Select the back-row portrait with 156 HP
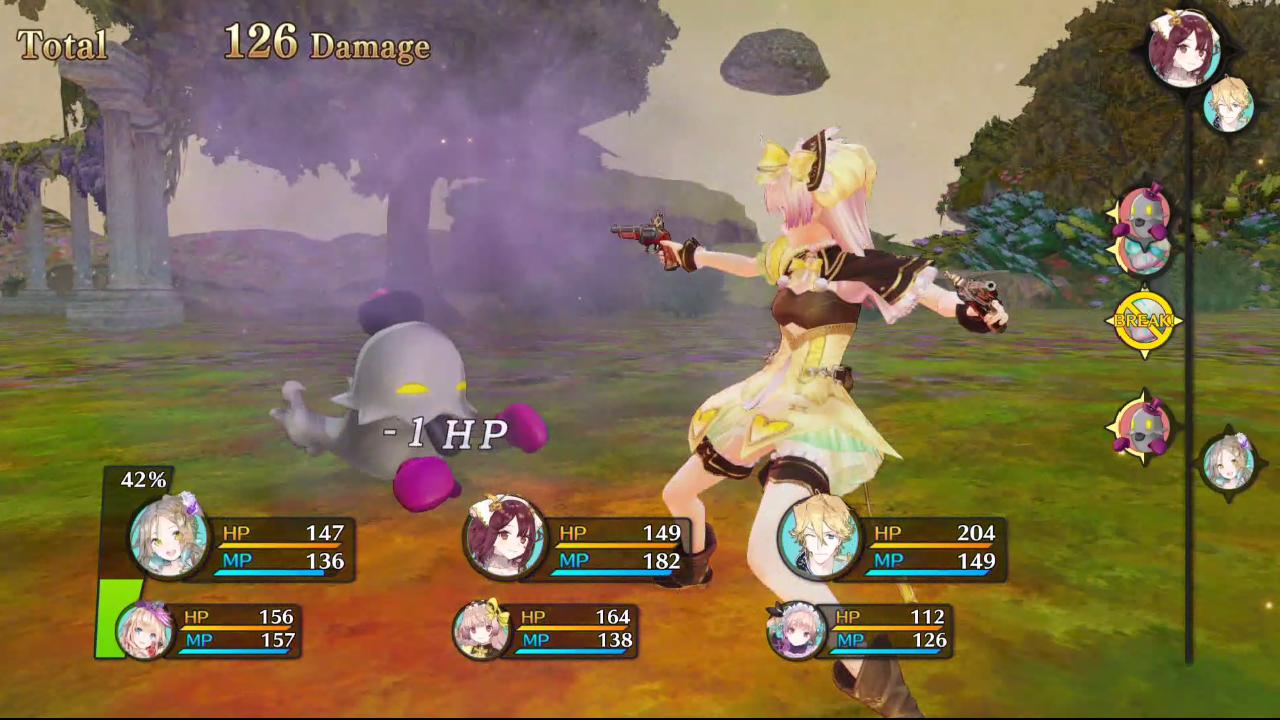The image size is (1280, 720). (x=145, y=630)
